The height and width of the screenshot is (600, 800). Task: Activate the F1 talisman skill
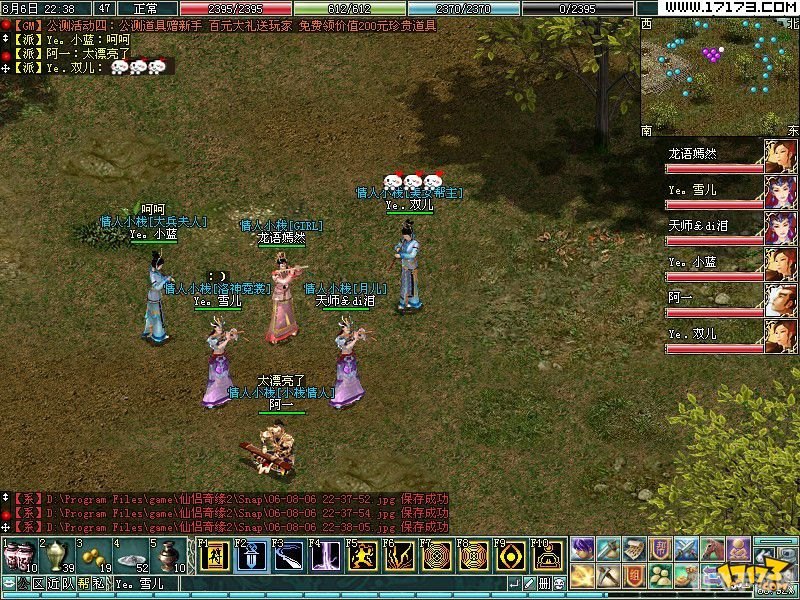pos(213,556)
